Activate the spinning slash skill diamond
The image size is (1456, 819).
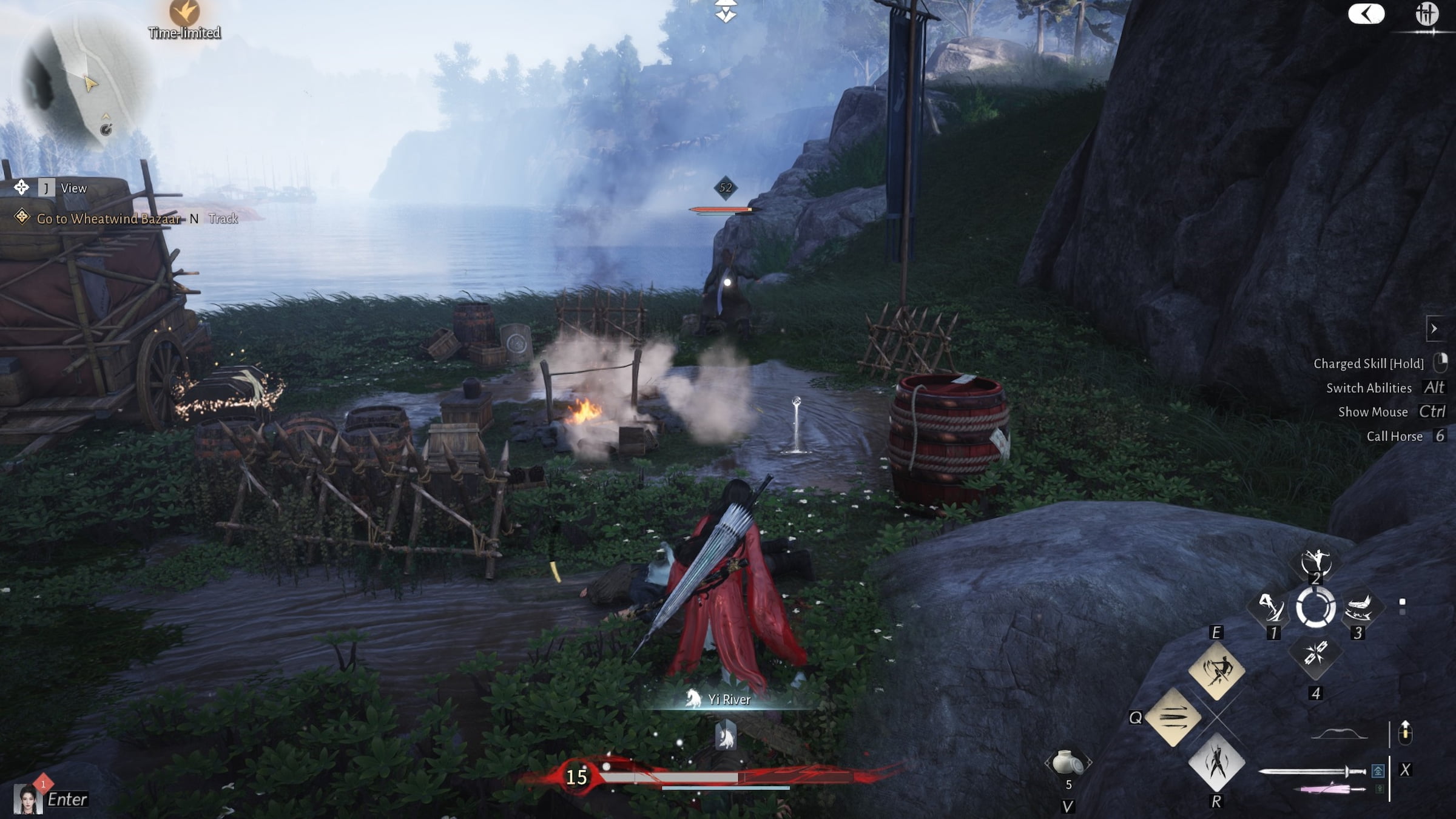click(x=1216, y=672)
